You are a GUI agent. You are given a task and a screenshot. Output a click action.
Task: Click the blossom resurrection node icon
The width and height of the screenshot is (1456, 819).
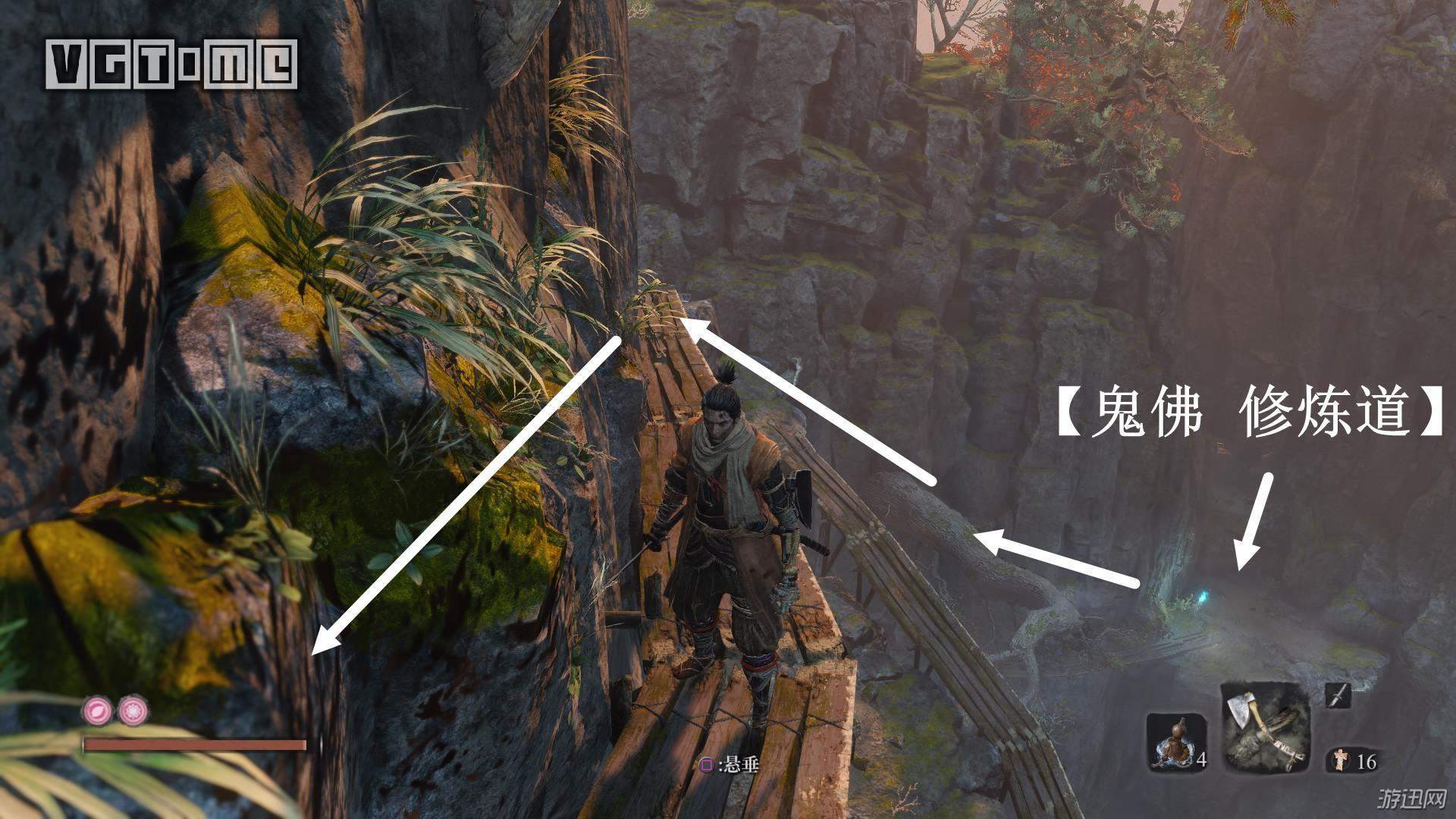click(x=134, y=711)
